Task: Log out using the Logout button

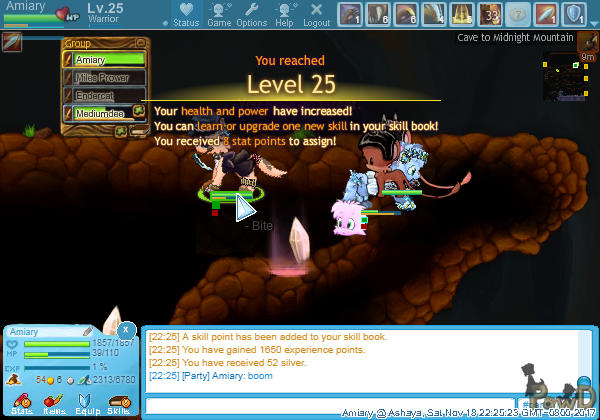Action: (x=316, y=14)
